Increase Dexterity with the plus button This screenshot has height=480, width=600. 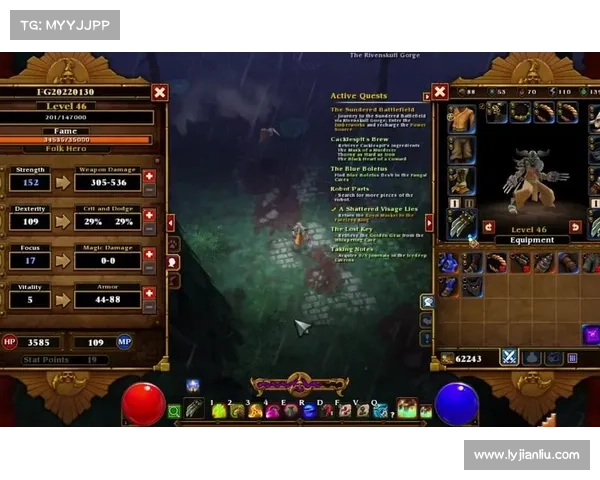(x=150, y=215)
